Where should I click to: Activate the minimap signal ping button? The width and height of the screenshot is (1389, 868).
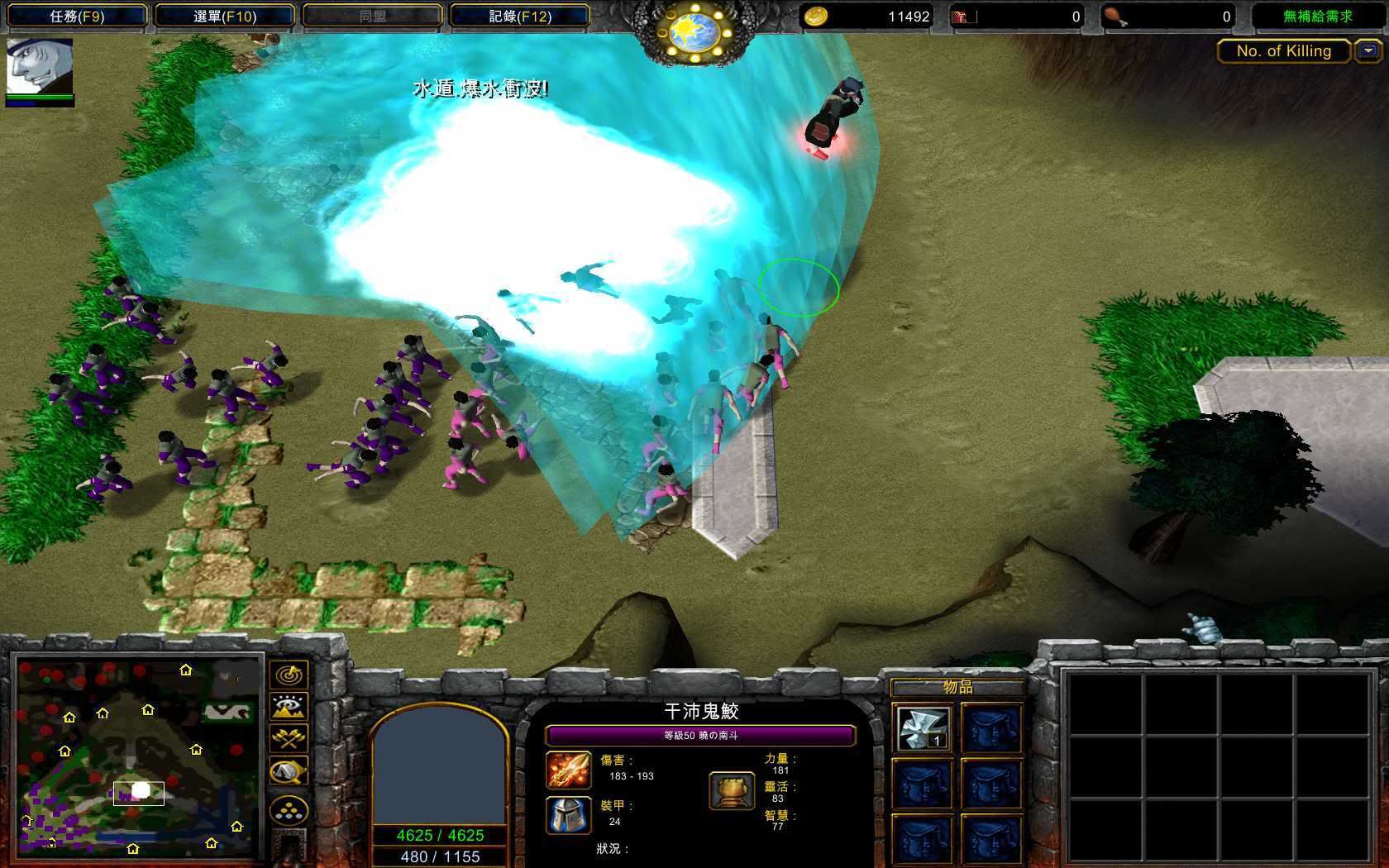(x=289, y=675)
